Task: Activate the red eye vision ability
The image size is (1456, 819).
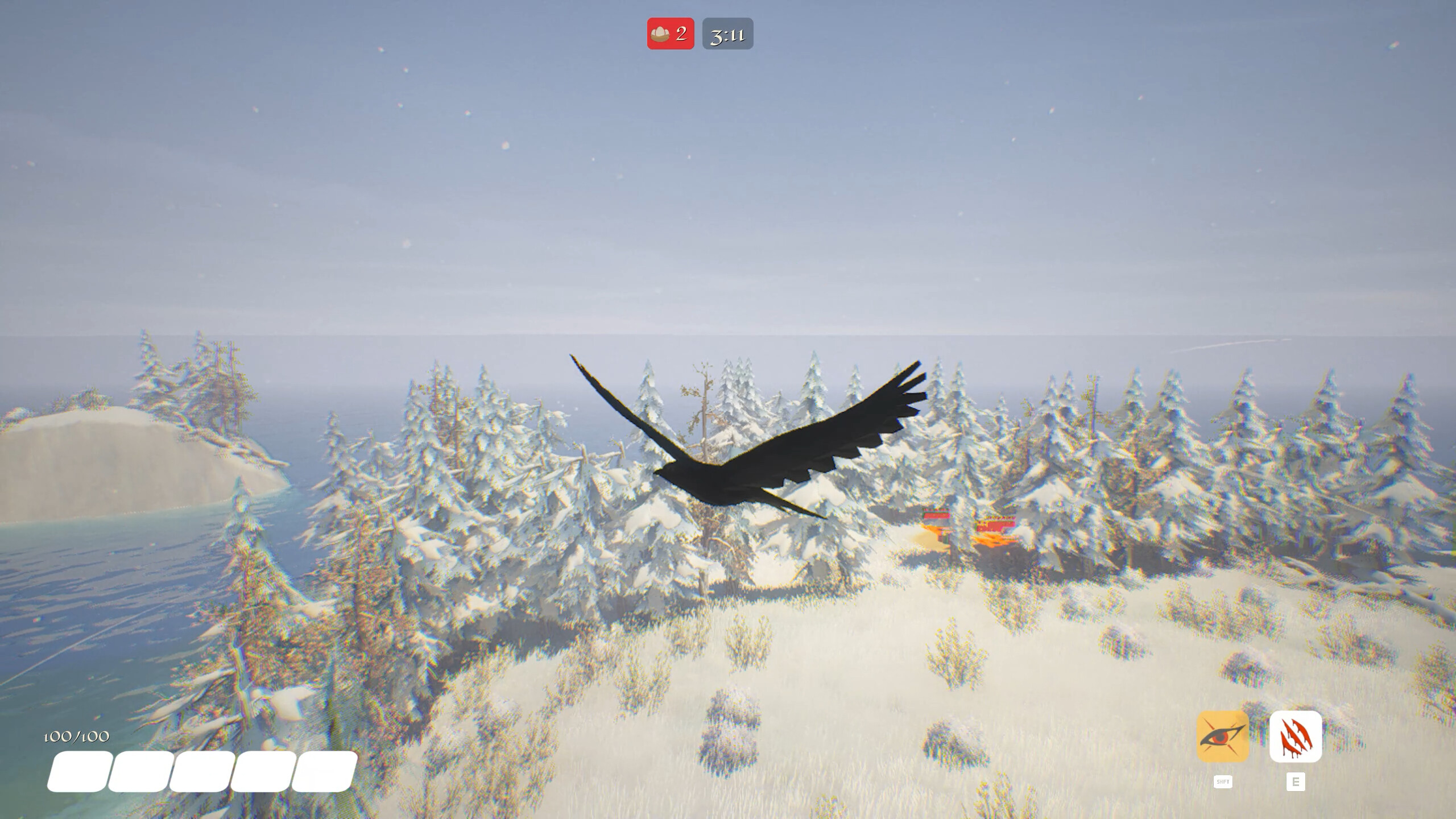Action: point(1222,737)
